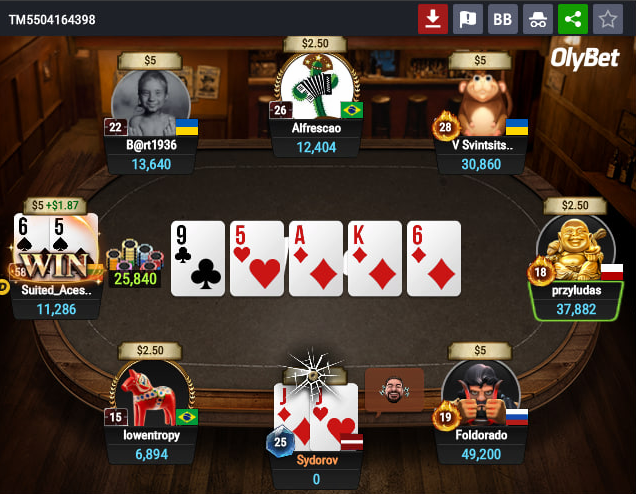Click V Svintsits.. monkey avatar

[480, 103]
